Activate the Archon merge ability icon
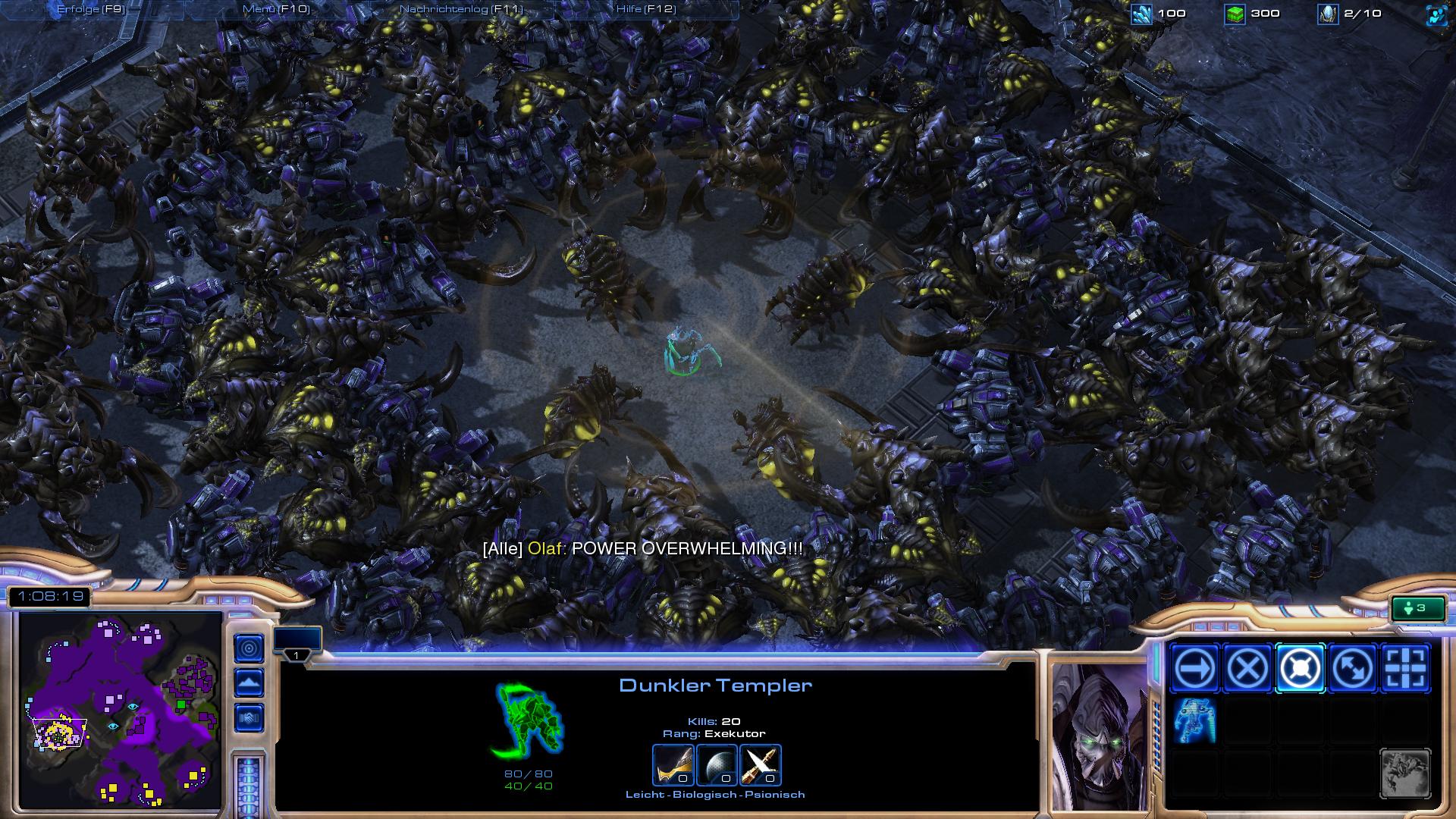The width and height of the screenshot is (1456, 819). click(x=1195, y=720)
